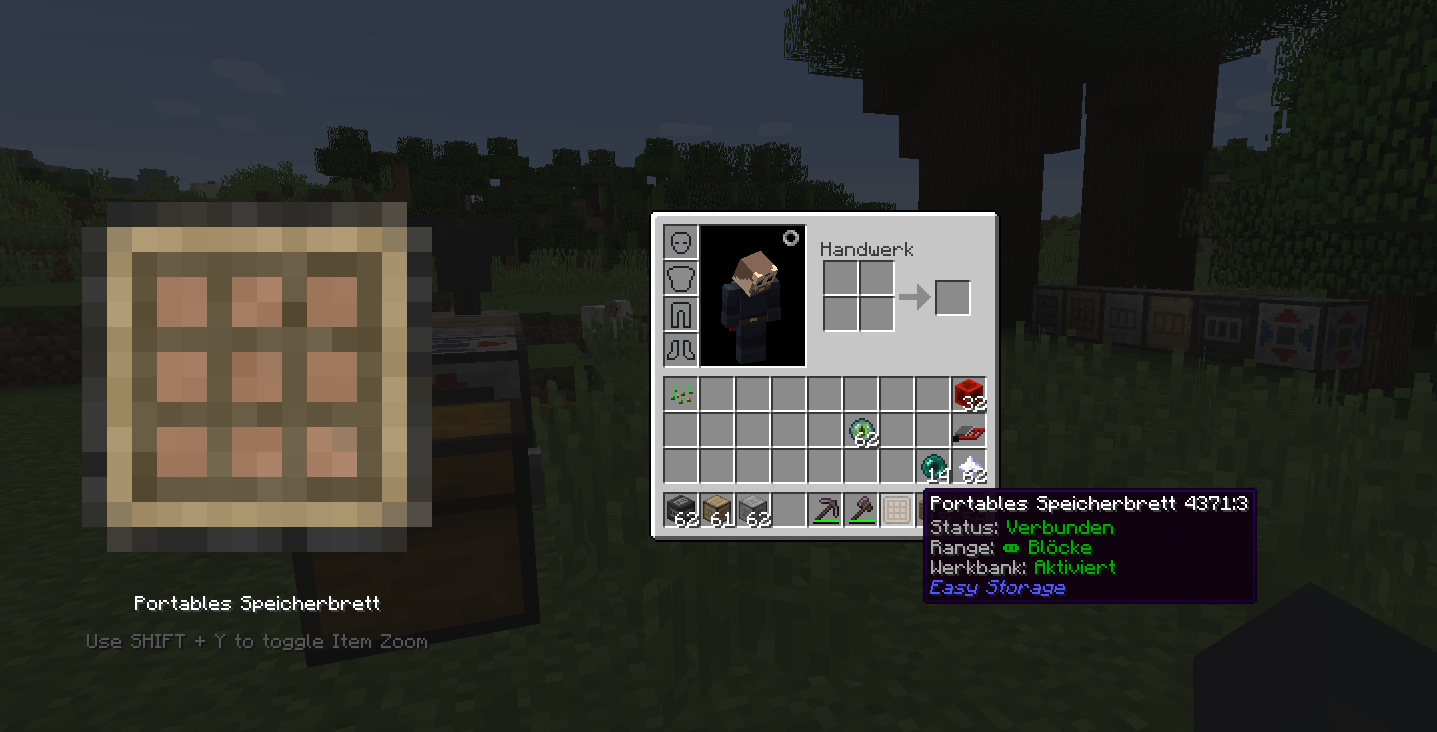Pick up the redstone block stack
1437x732 pixels.
[x=968, y=394]
